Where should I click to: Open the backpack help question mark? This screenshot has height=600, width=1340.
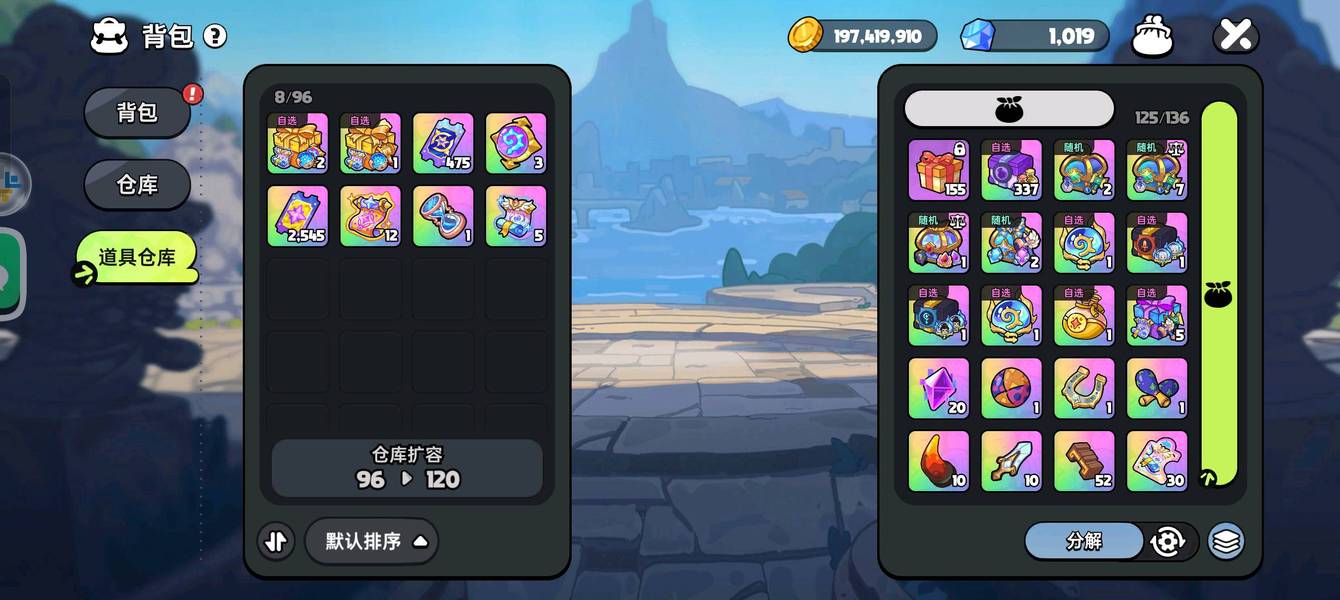click(215, 37)
